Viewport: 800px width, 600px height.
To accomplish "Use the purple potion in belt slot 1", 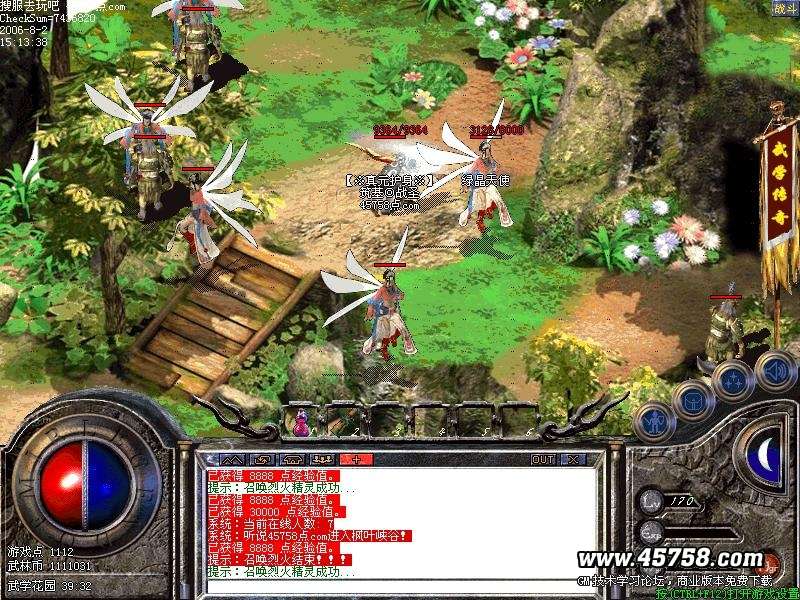I will pos(298,424).
